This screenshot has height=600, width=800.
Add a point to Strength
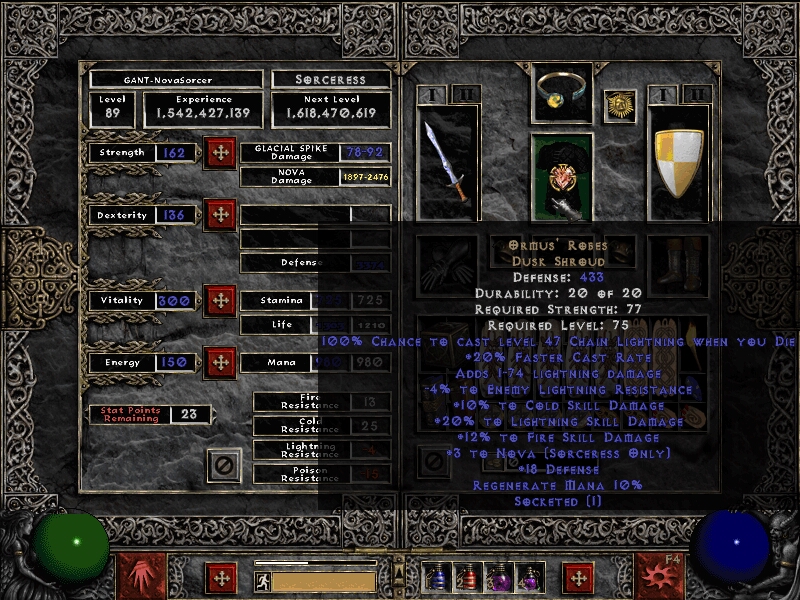tap(219, 153)
